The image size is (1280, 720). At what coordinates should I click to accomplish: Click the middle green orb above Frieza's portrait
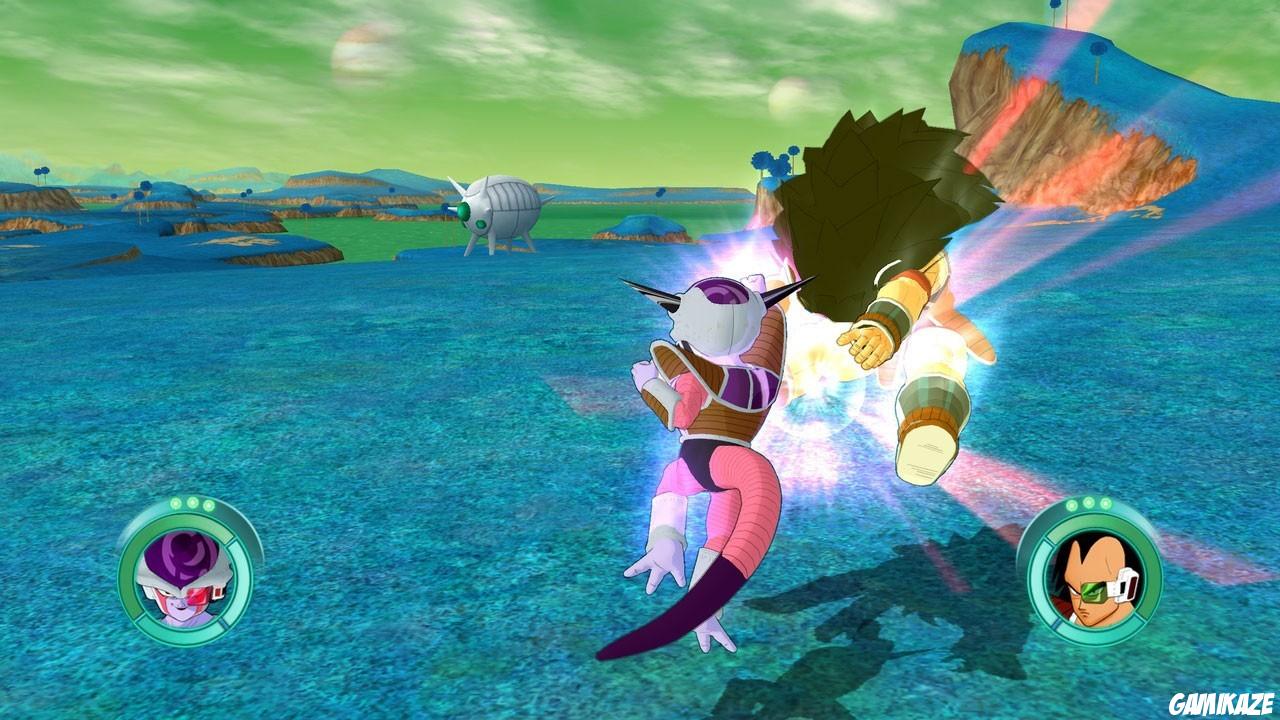[193, 502]
